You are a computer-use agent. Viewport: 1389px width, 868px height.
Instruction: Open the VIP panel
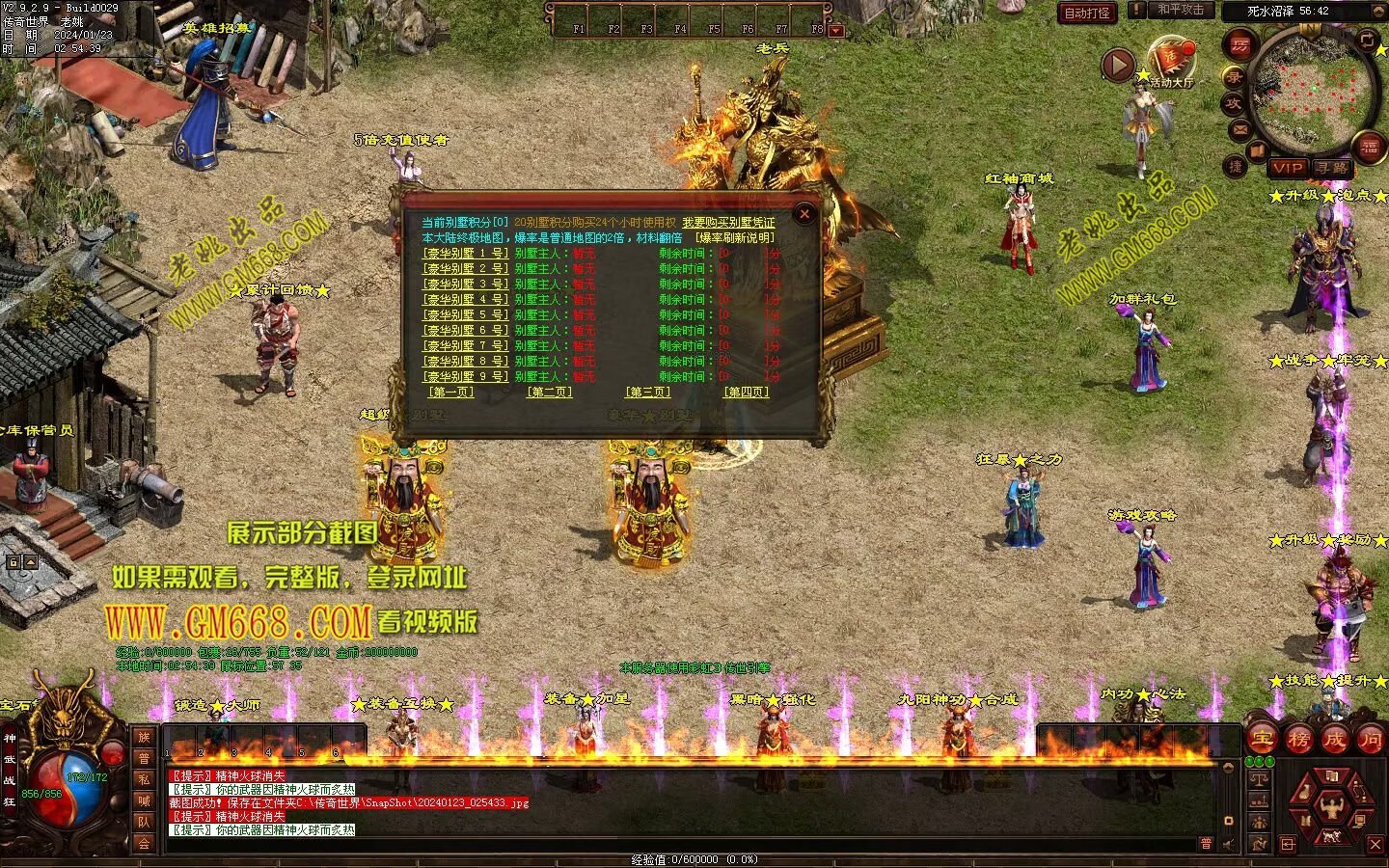point(1287,168)
